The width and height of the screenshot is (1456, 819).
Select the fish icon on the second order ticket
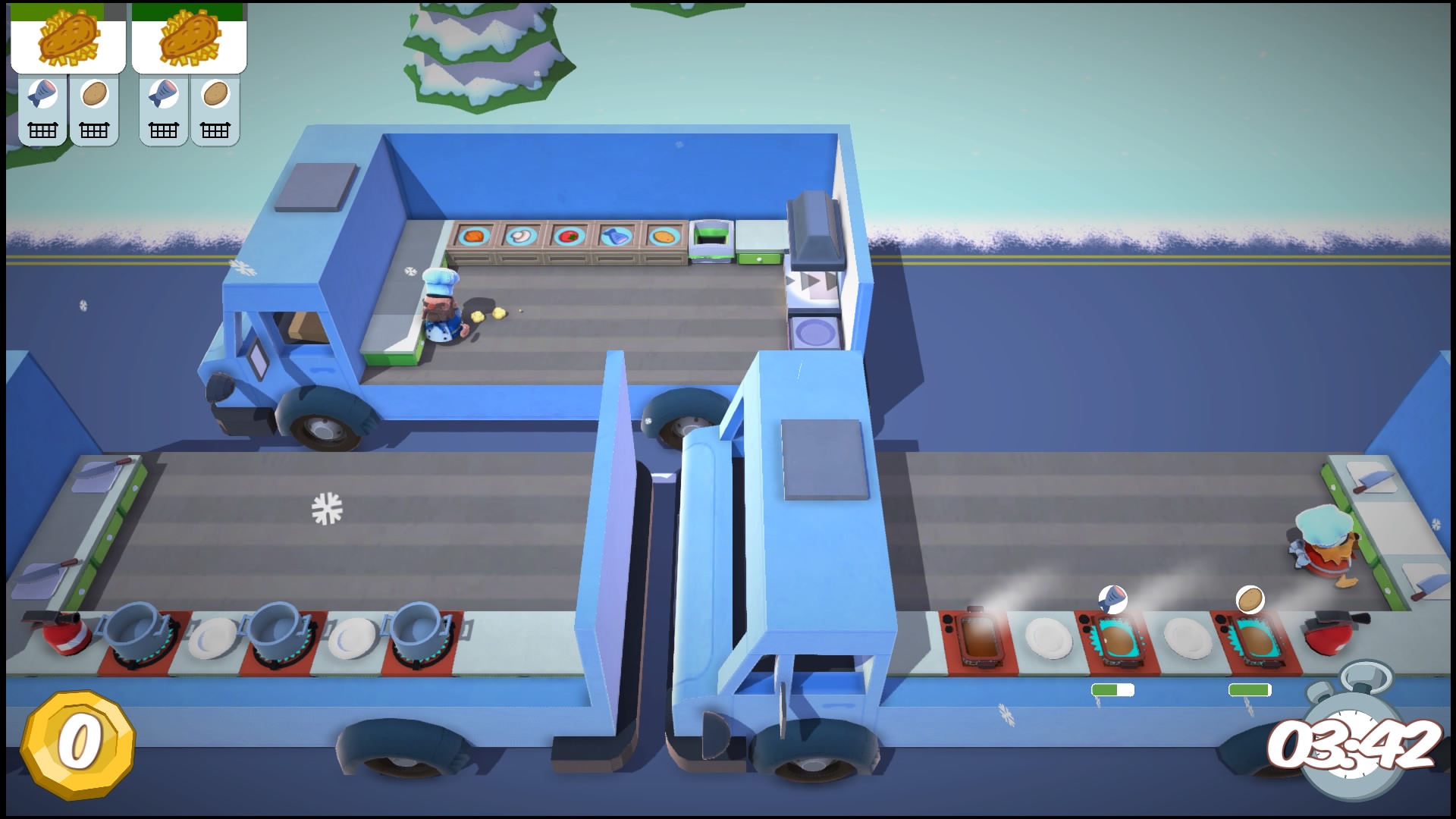(x=164, y=93)
